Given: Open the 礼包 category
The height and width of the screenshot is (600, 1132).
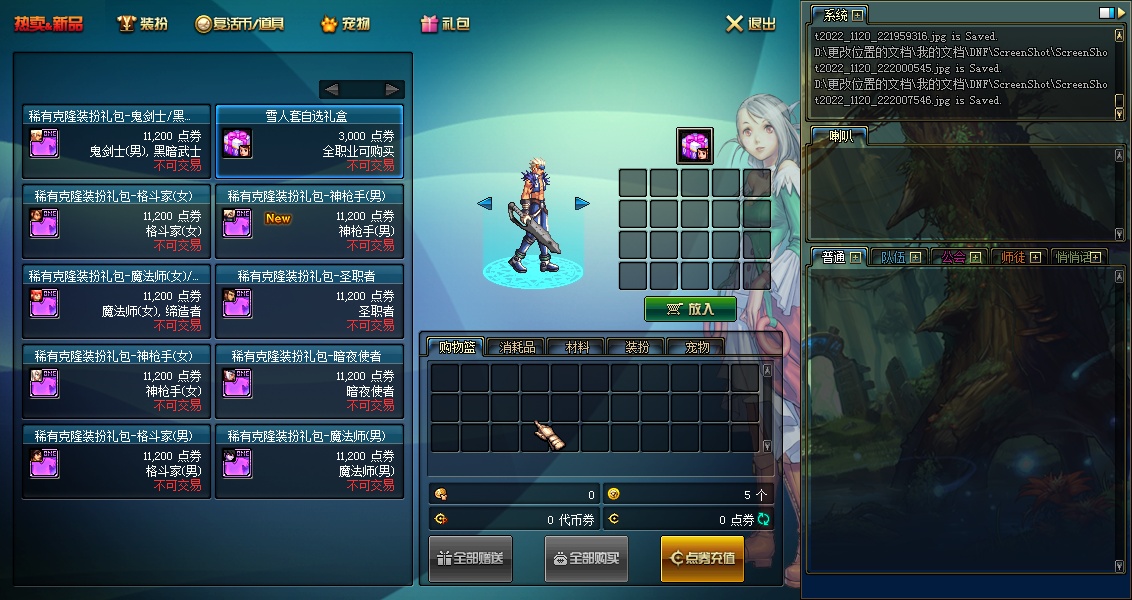Looking at the screenshot, I should [445, 23].
